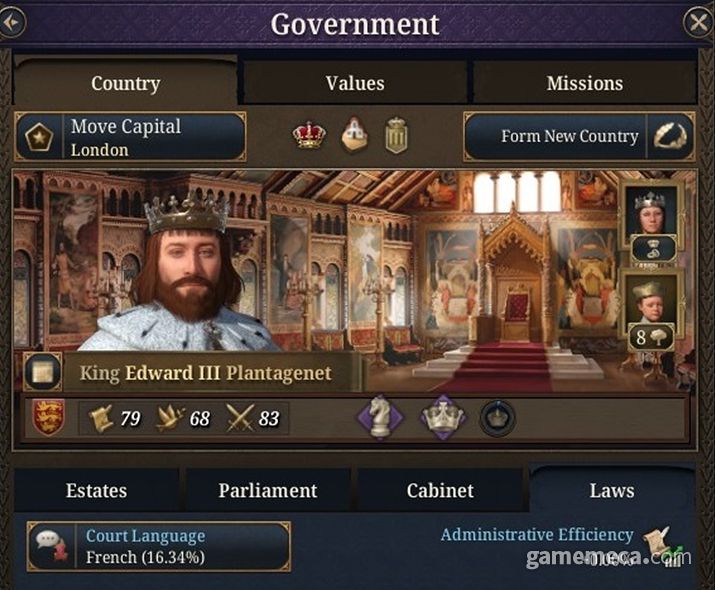Open the Estates tab
The height and width of the screenshot is (590, 715).
click(96, 490)
